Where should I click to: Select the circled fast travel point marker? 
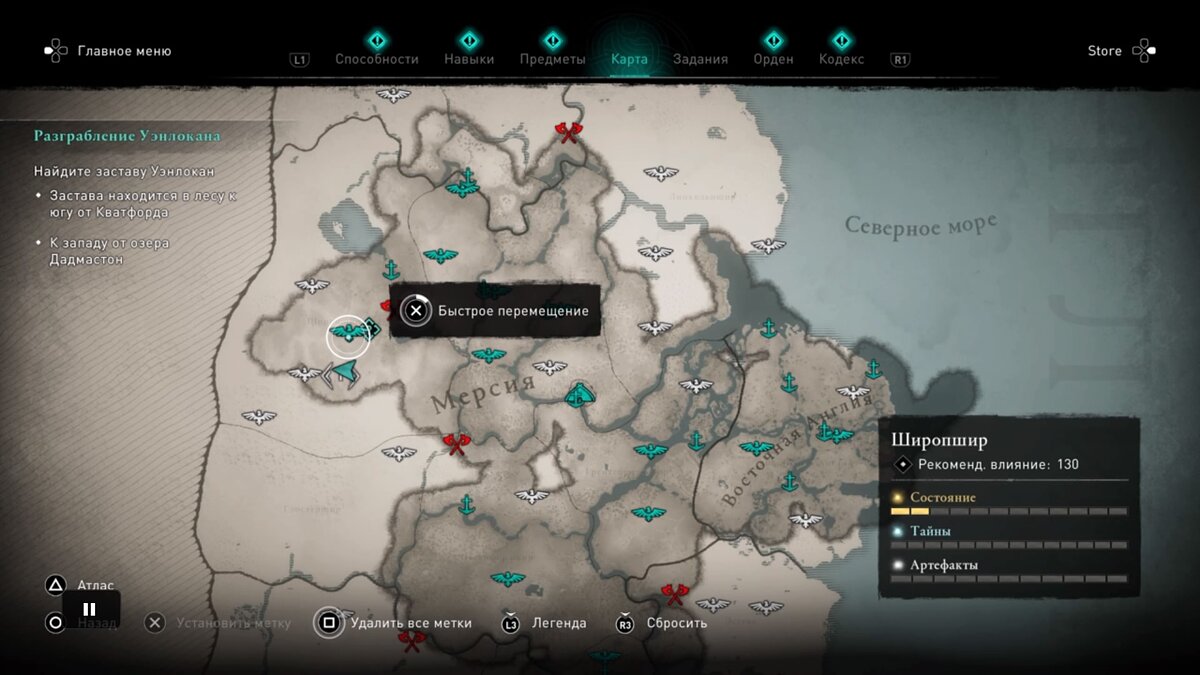(348, 335)
